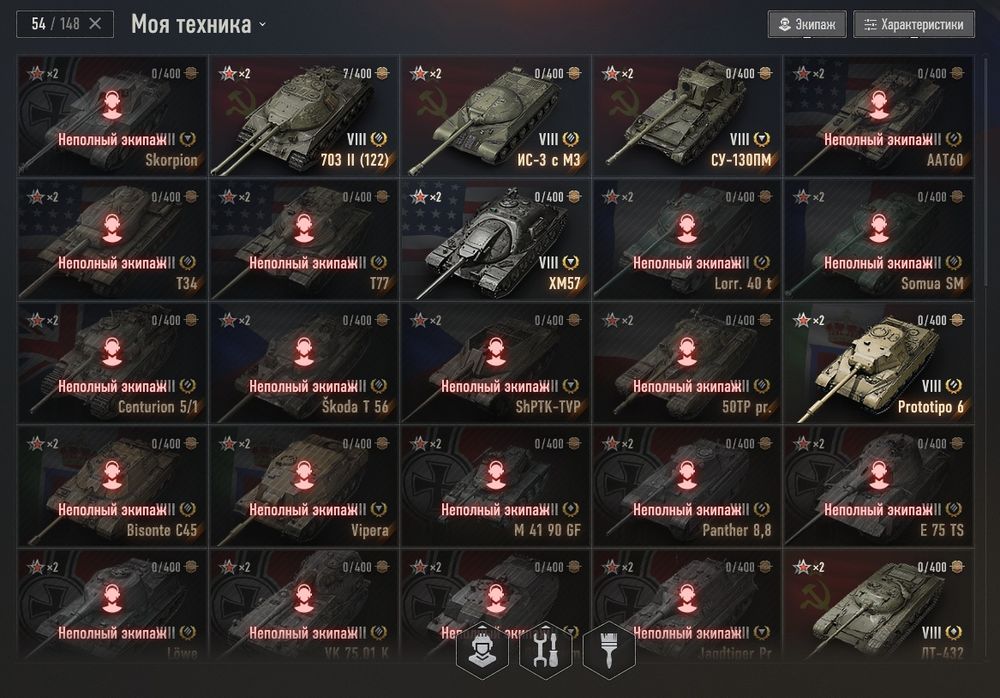Select the СУ-130ПМ tank destroyer

pyautogui.click(x=688, y=116)
